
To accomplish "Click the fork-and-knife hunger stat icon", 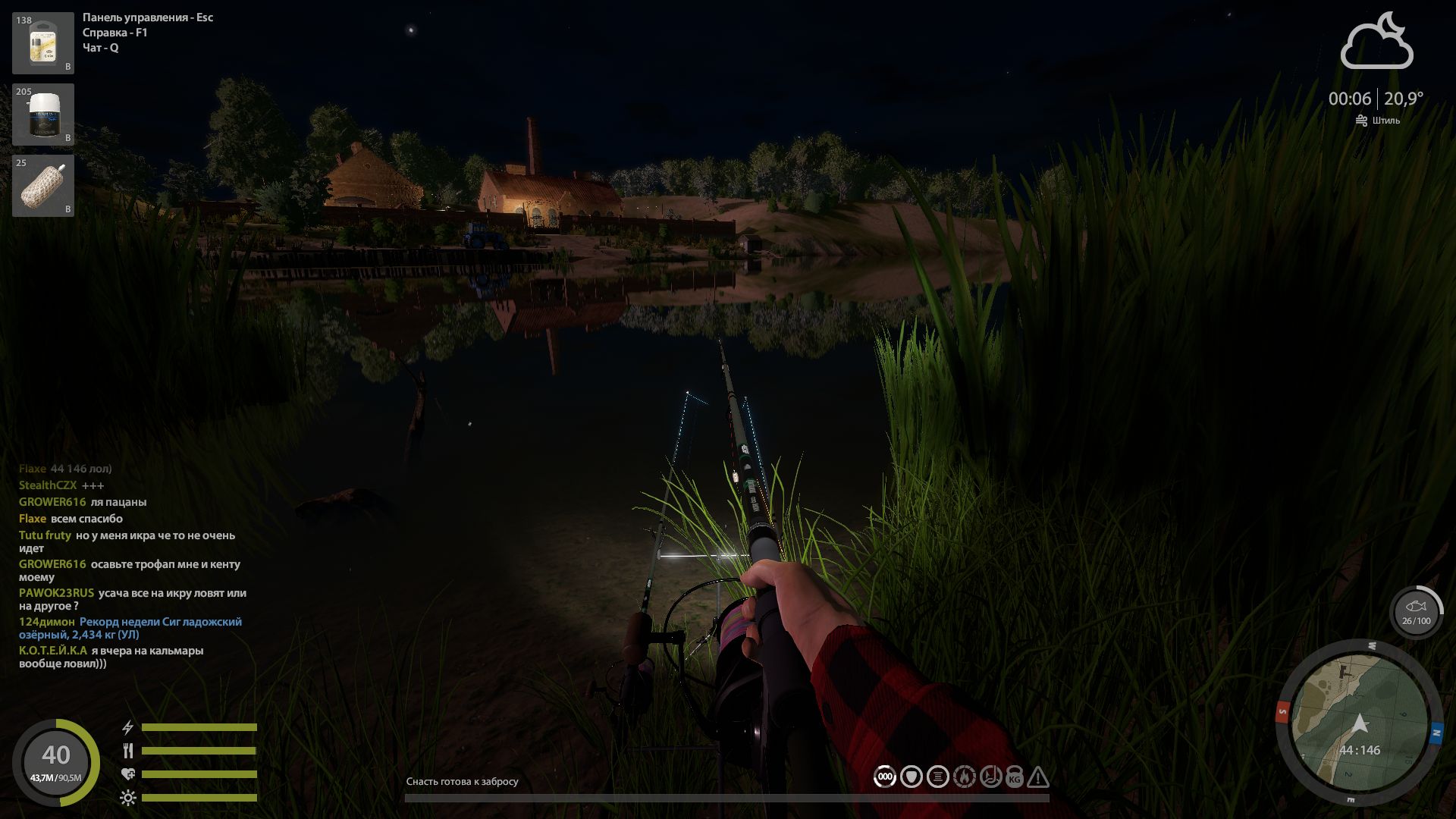I will [x=127, y=750].
